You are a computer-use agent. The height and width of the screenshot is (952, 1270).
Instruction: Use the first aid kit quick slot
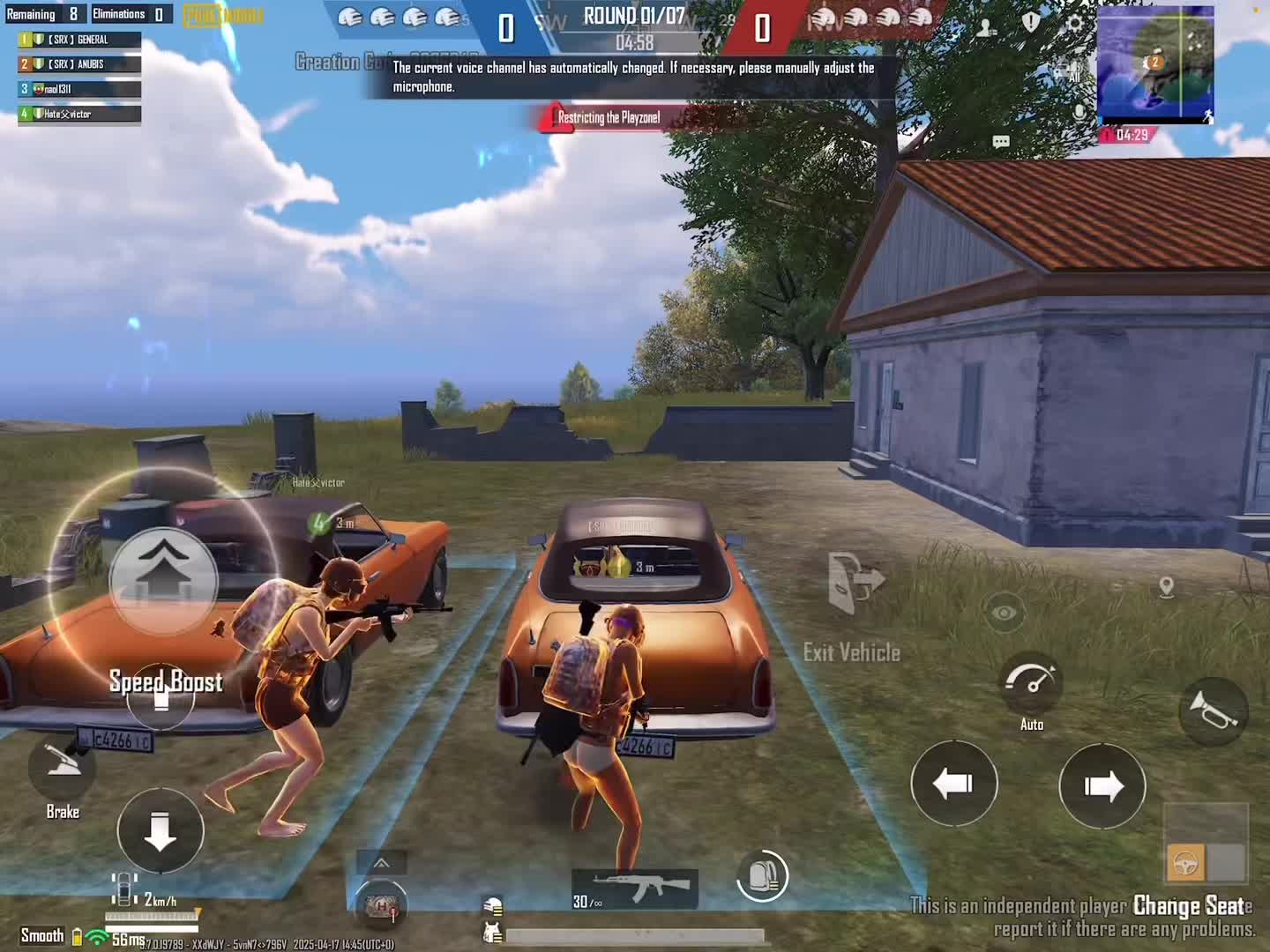[381, 905]
